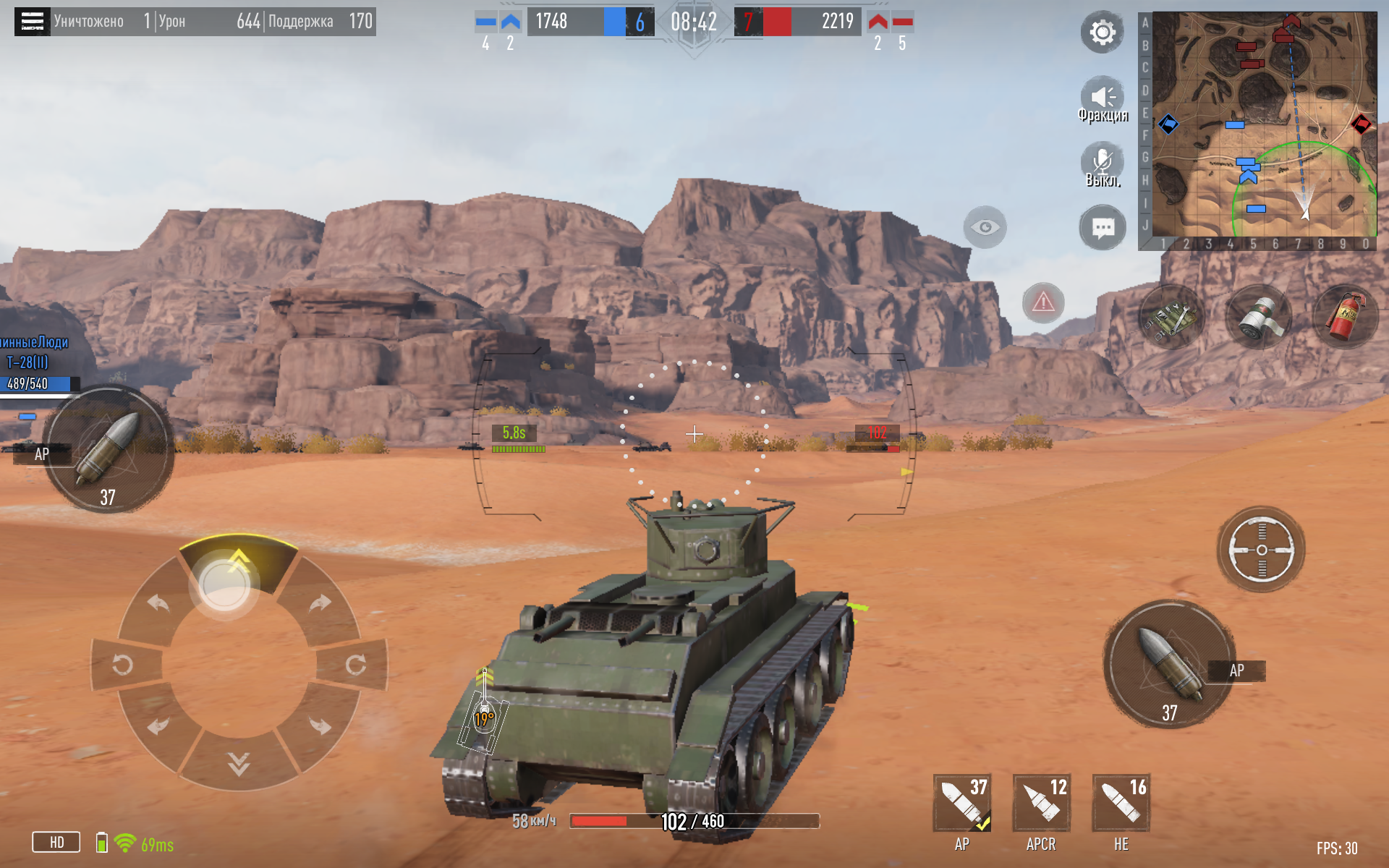Open the chat message bubble
This screenshot has width=1389, height=868.
pos(1102,229)
